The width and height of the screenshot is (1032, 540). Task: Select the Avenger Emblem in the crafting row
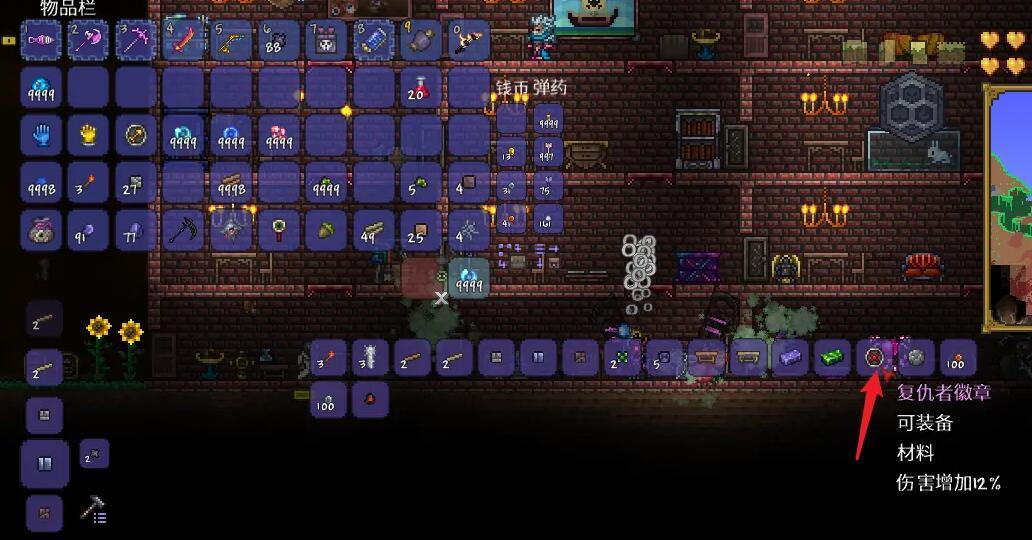(876, 357)
